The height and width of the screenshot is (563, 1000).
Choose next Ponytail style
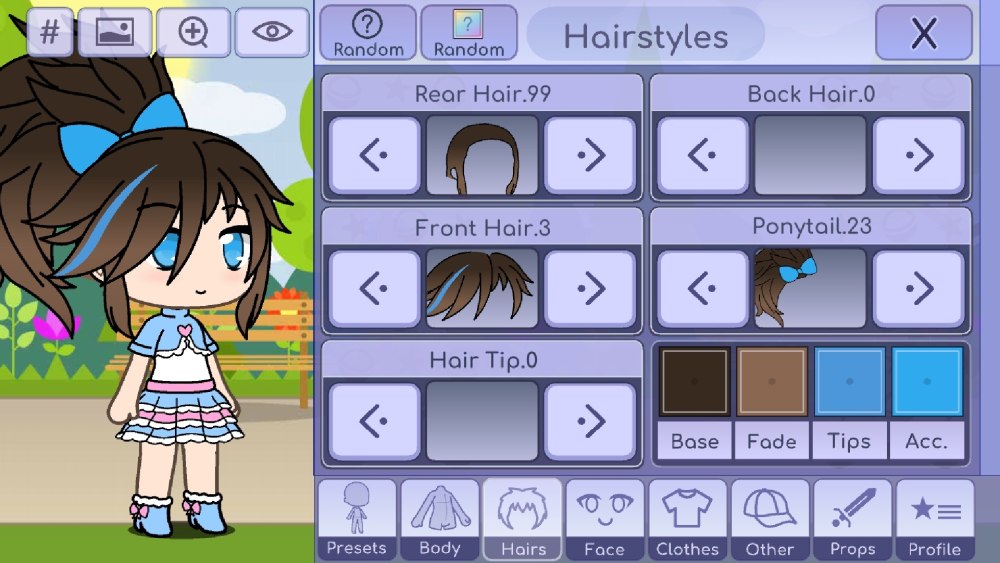pos(918,289)
